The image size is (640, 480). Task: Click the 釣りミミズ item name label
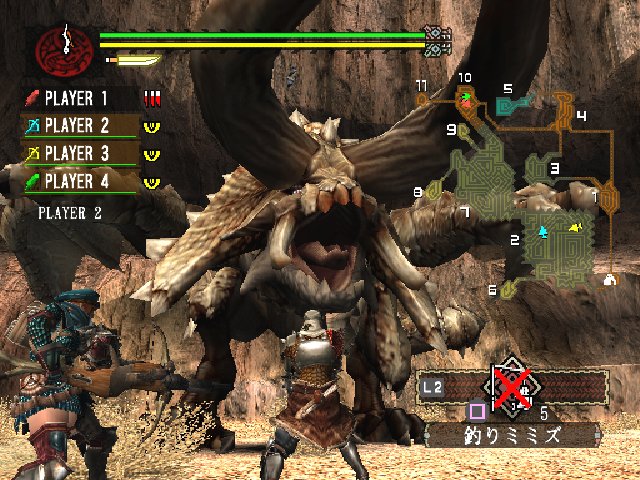511,435
